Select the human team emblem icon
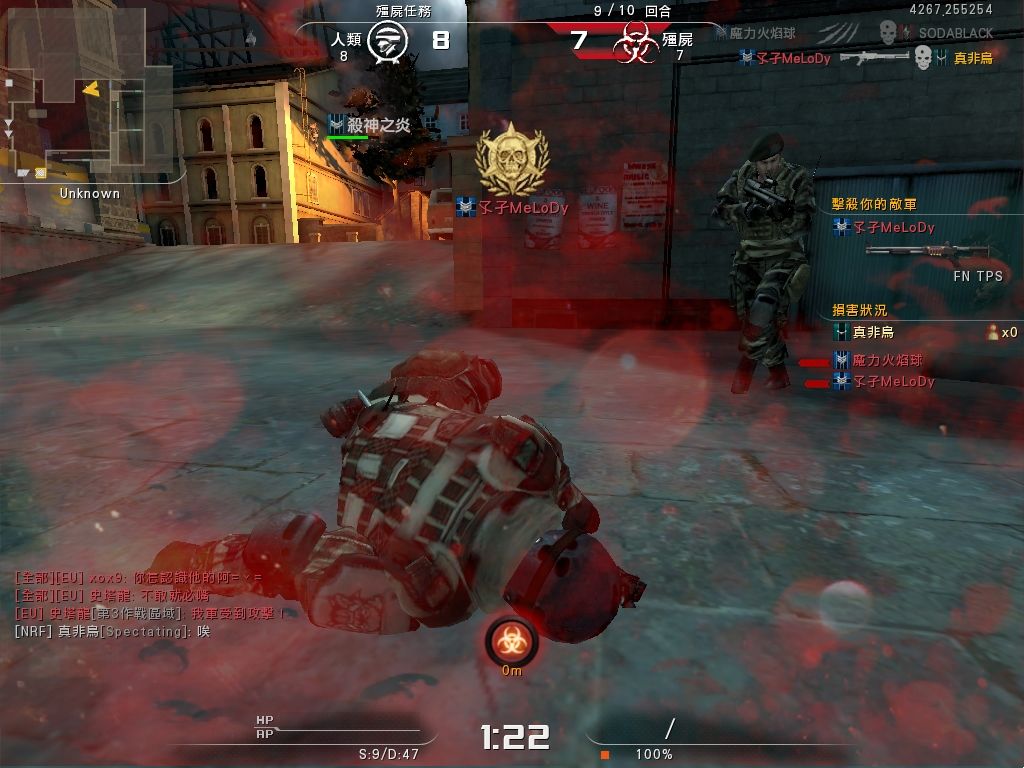Image resolution: width=1024 pixels, height=768 pixels. [x=386, y=41]
